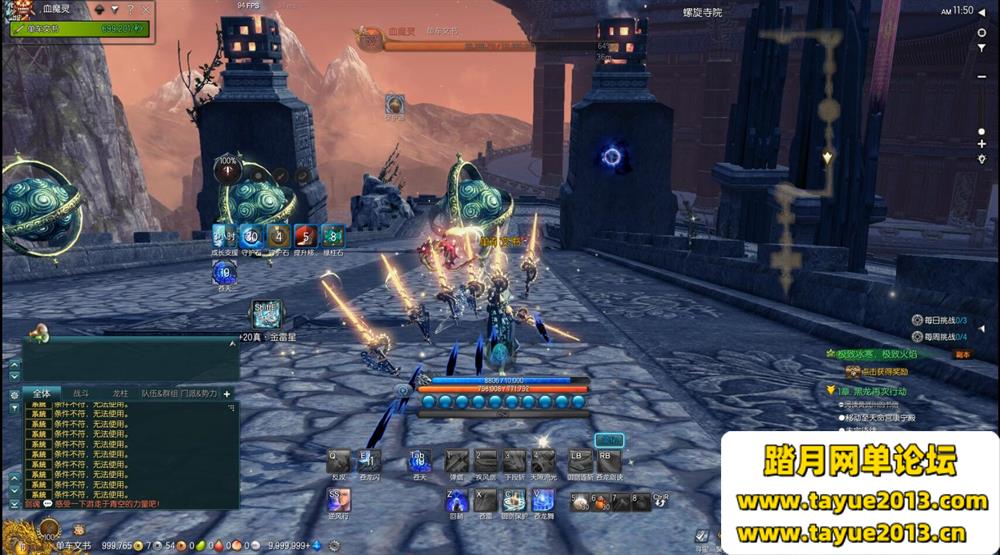
Task: Activate the 苍龙闪 skill on E
Action: click(x=369, y=461)
